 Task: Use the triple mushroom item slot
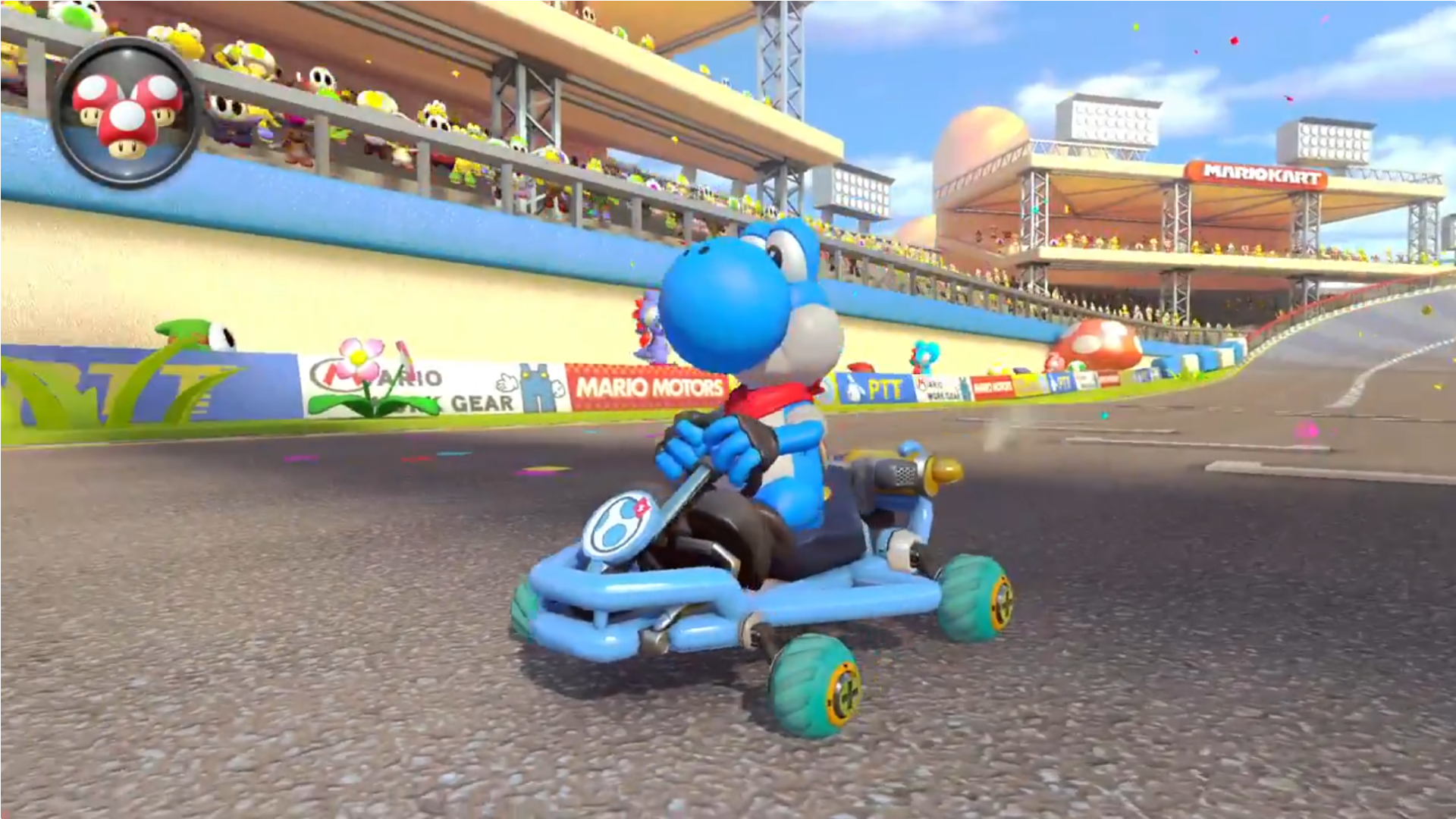(x=127, y=114)
